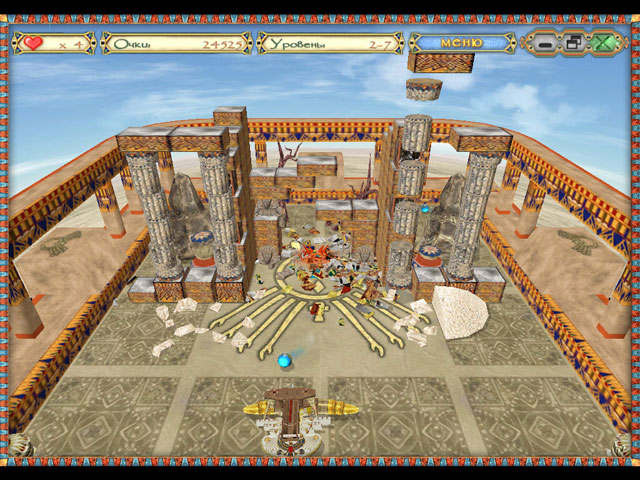Viewport: 640px width, 480px height.
Task: Open the меню button
Action: [x=462, y=43]
